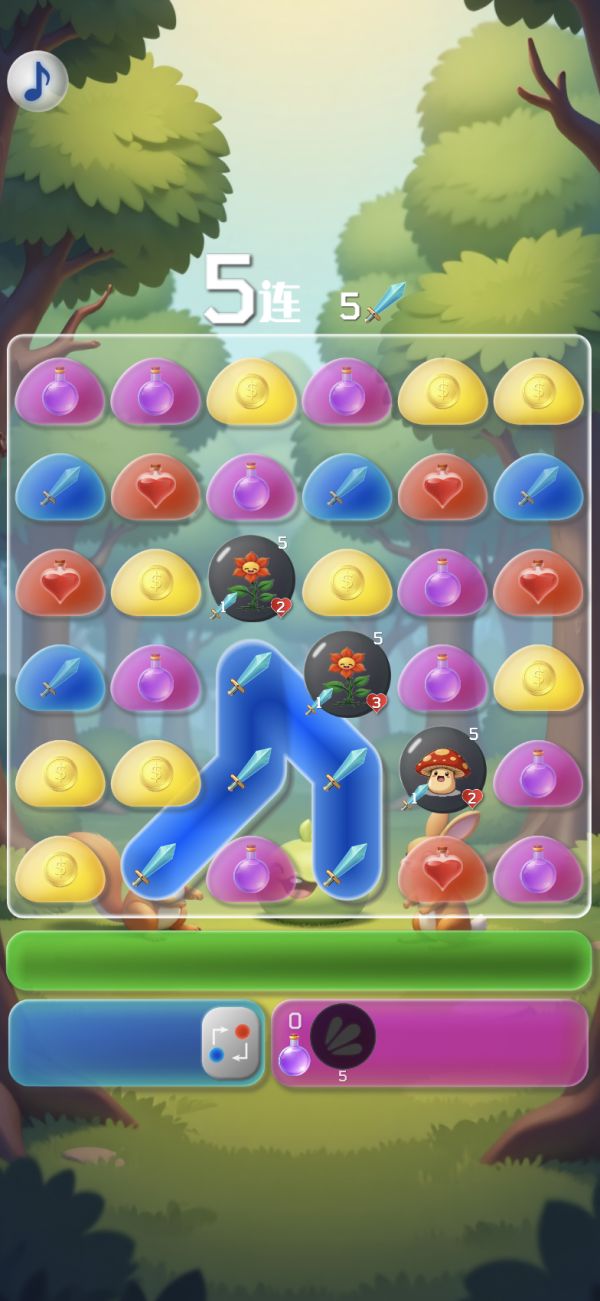Image resolution: width=600 pixels, height=1301 pixels.
Task: Target the flower enemy with 2 hearts
Action: 251,579
